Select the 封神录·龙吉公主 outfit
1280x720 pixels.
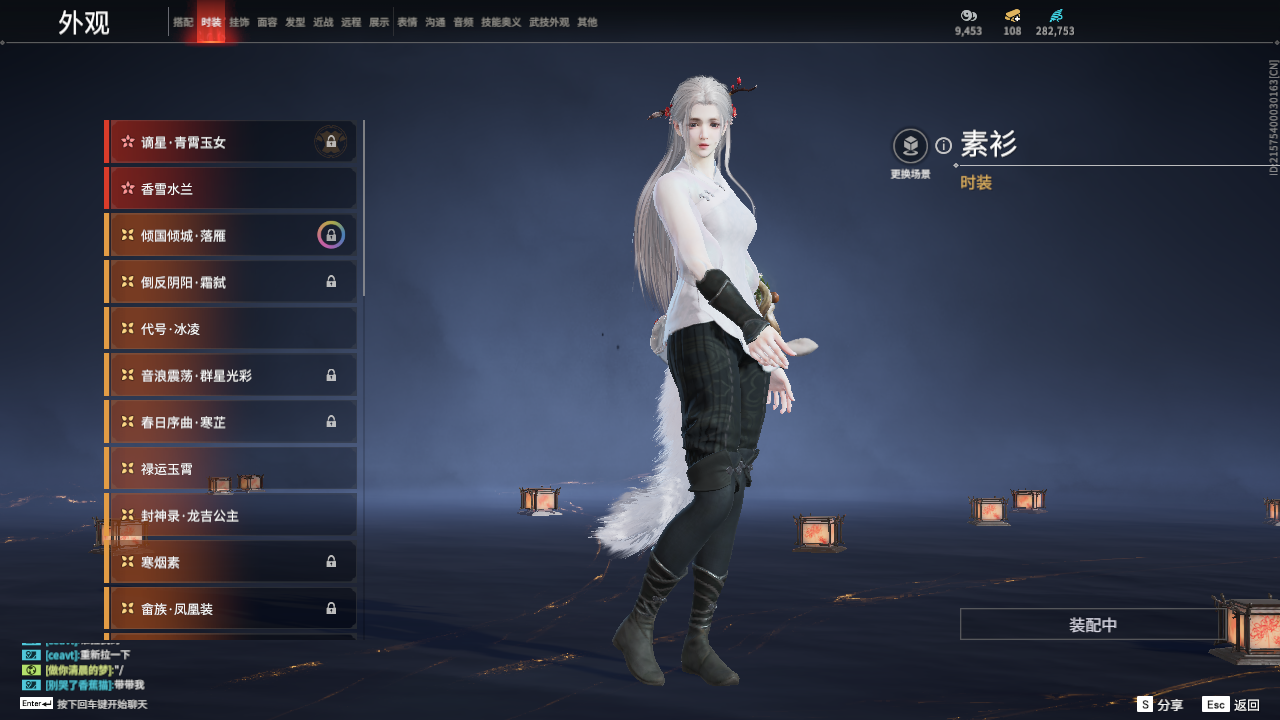tap(231, 516)
